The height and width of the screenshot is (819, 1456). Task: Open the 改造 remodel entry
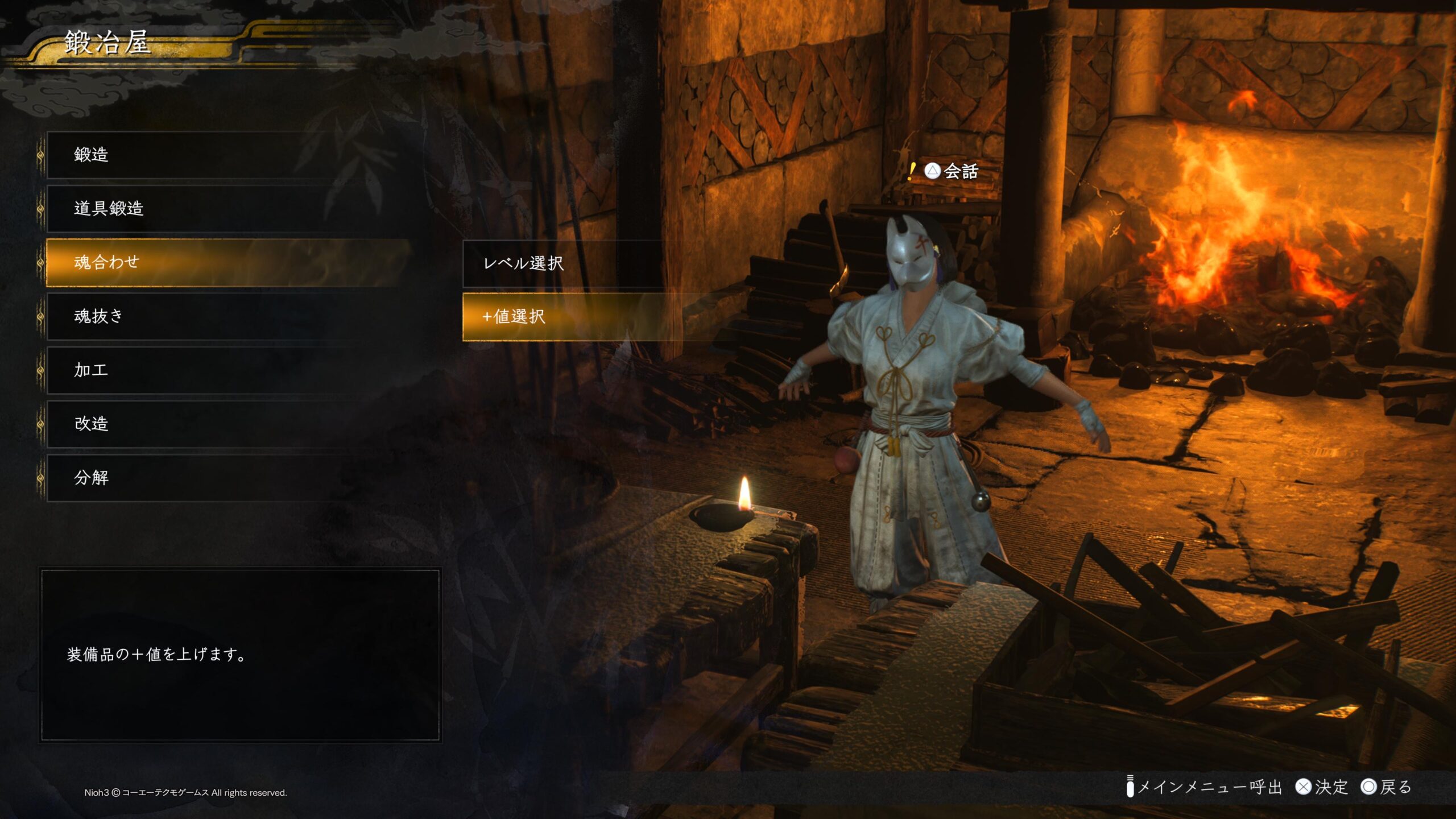tap(227, 424)
